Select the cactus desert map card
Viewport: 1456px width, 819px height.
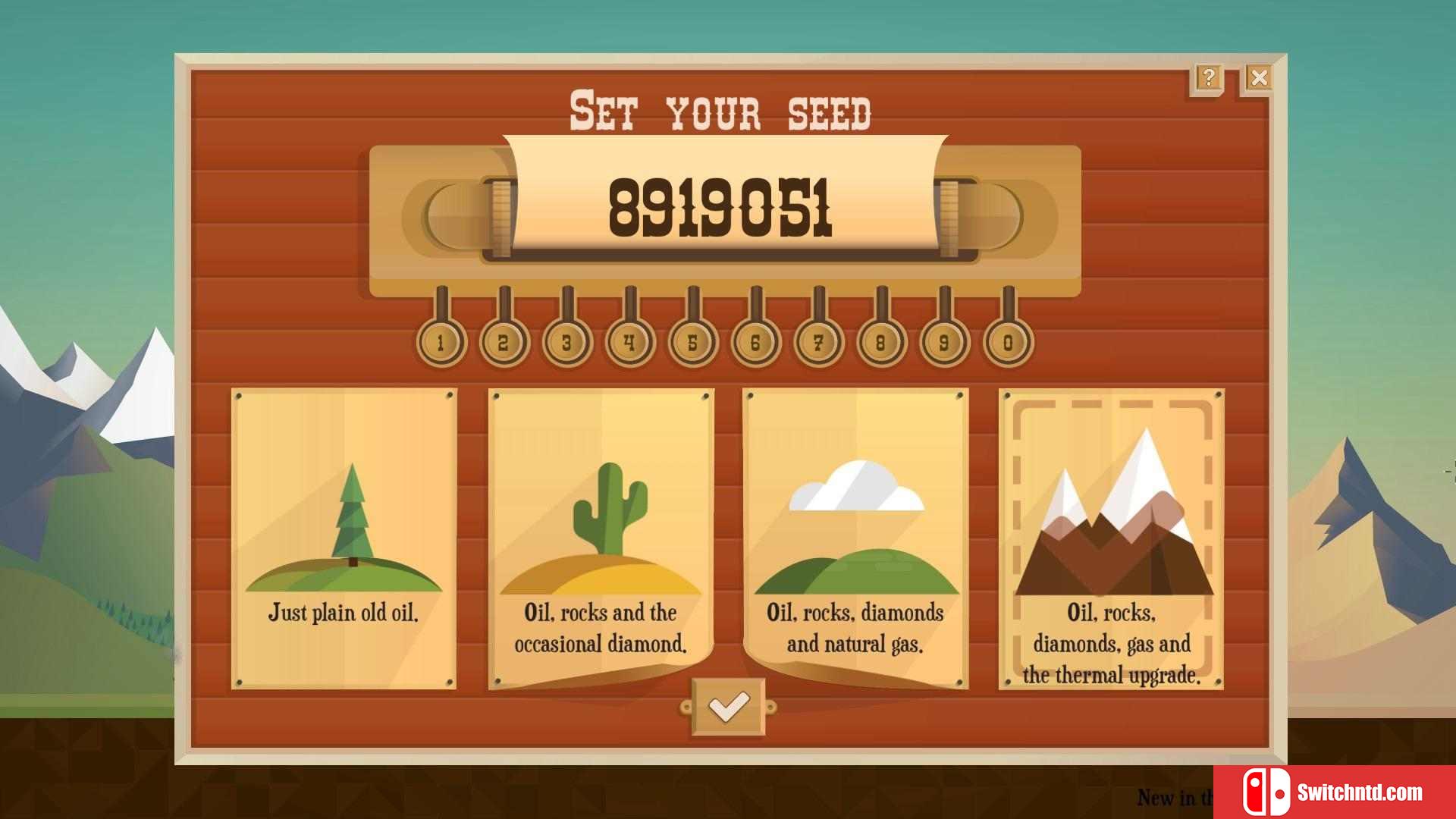(x=601, y=538)
